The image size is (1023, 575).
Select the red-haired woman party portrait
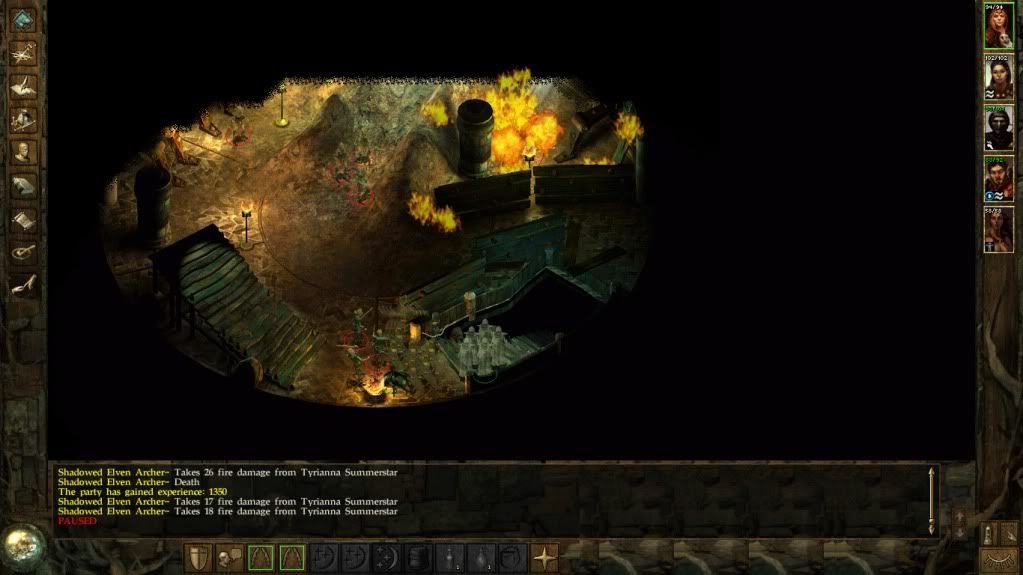[998, 26]
